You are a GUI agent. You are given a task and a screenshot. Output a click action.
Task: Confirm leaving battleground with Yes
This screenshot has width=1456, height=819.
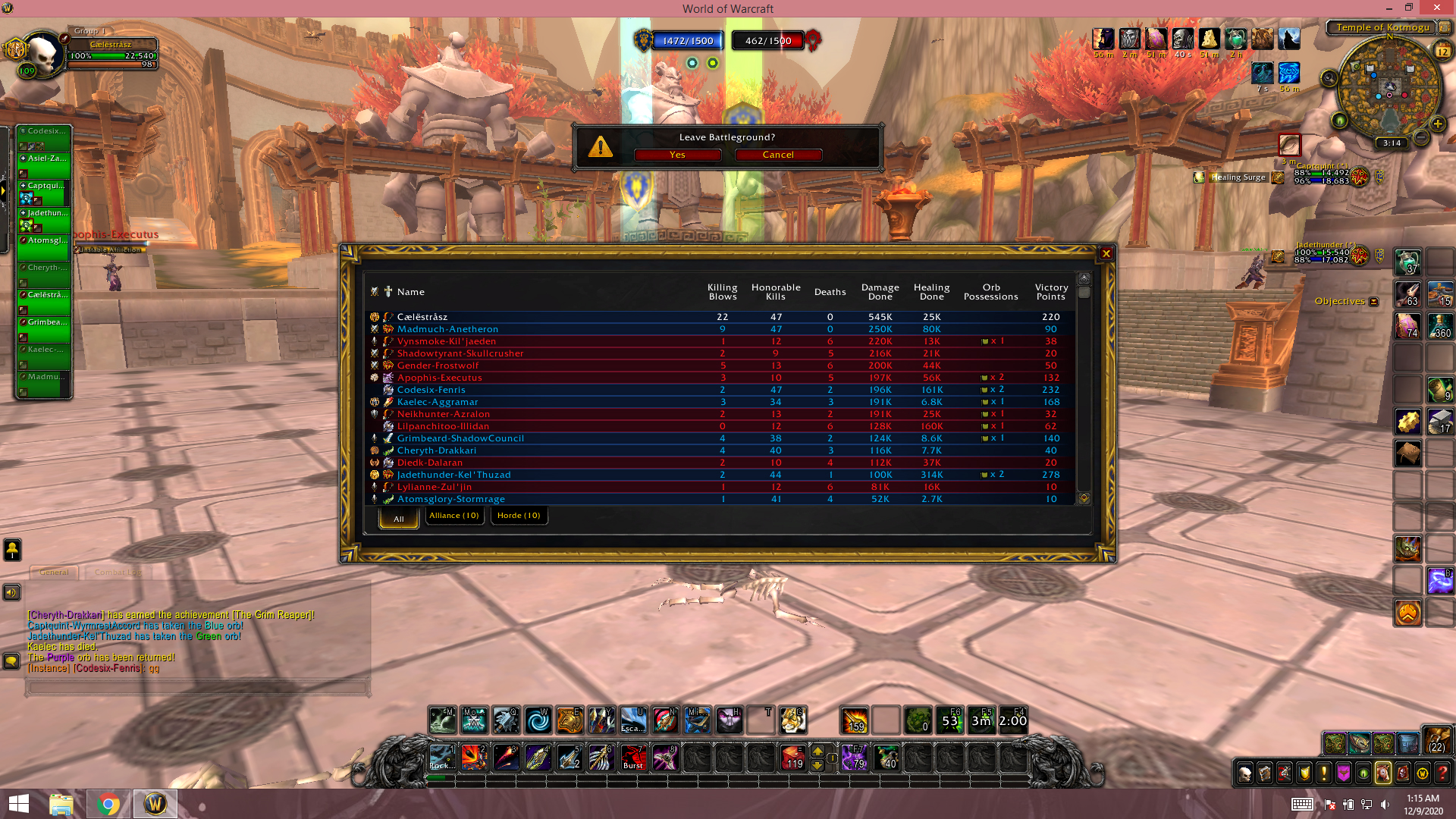677,155
